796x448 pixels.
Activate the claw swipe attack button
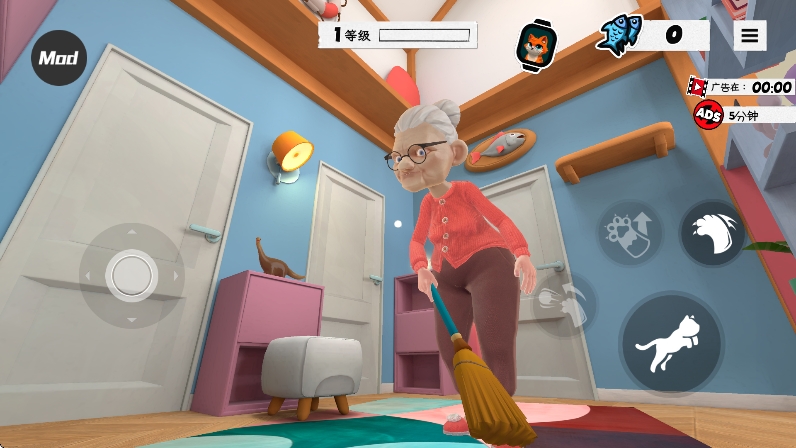point(713,233)
